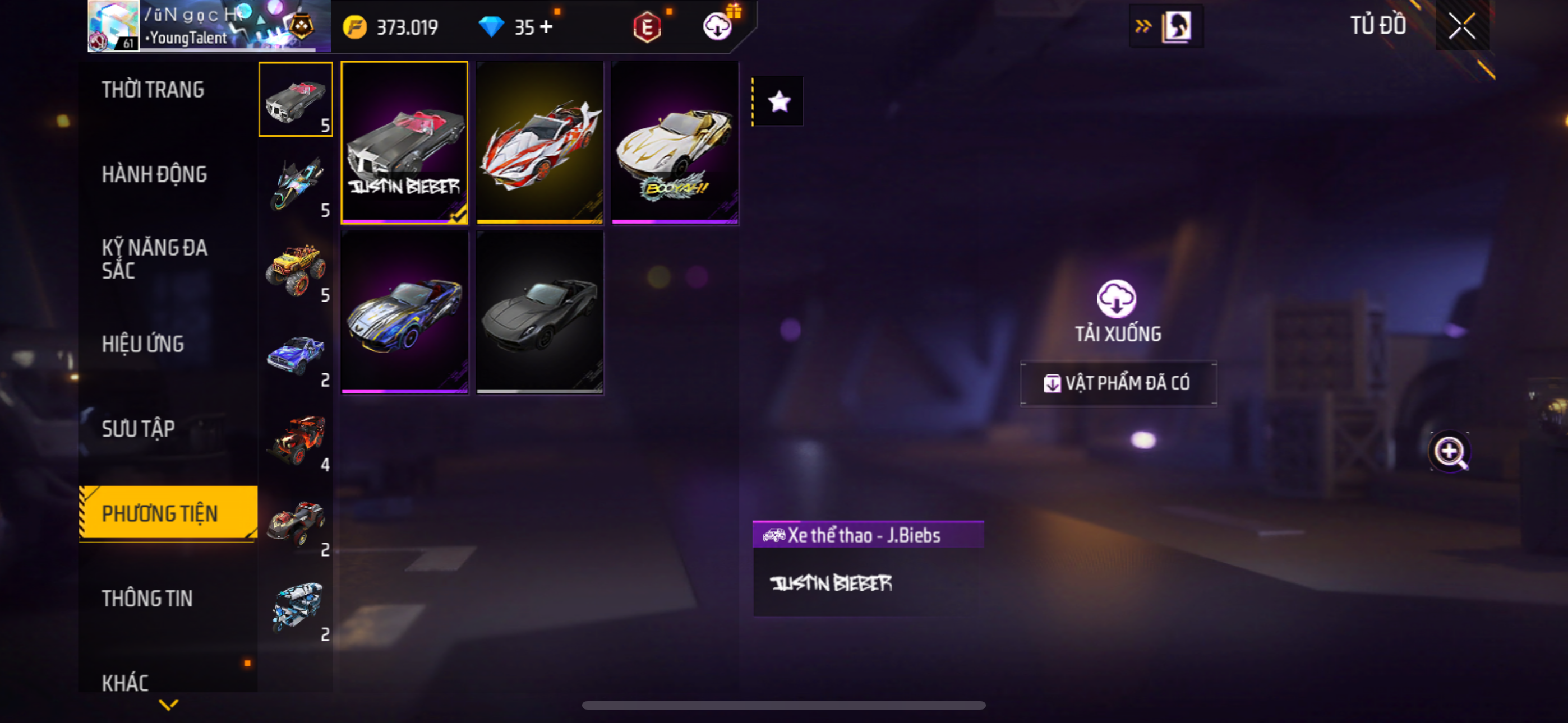Open the Thời Trang category

coord(153,90)
